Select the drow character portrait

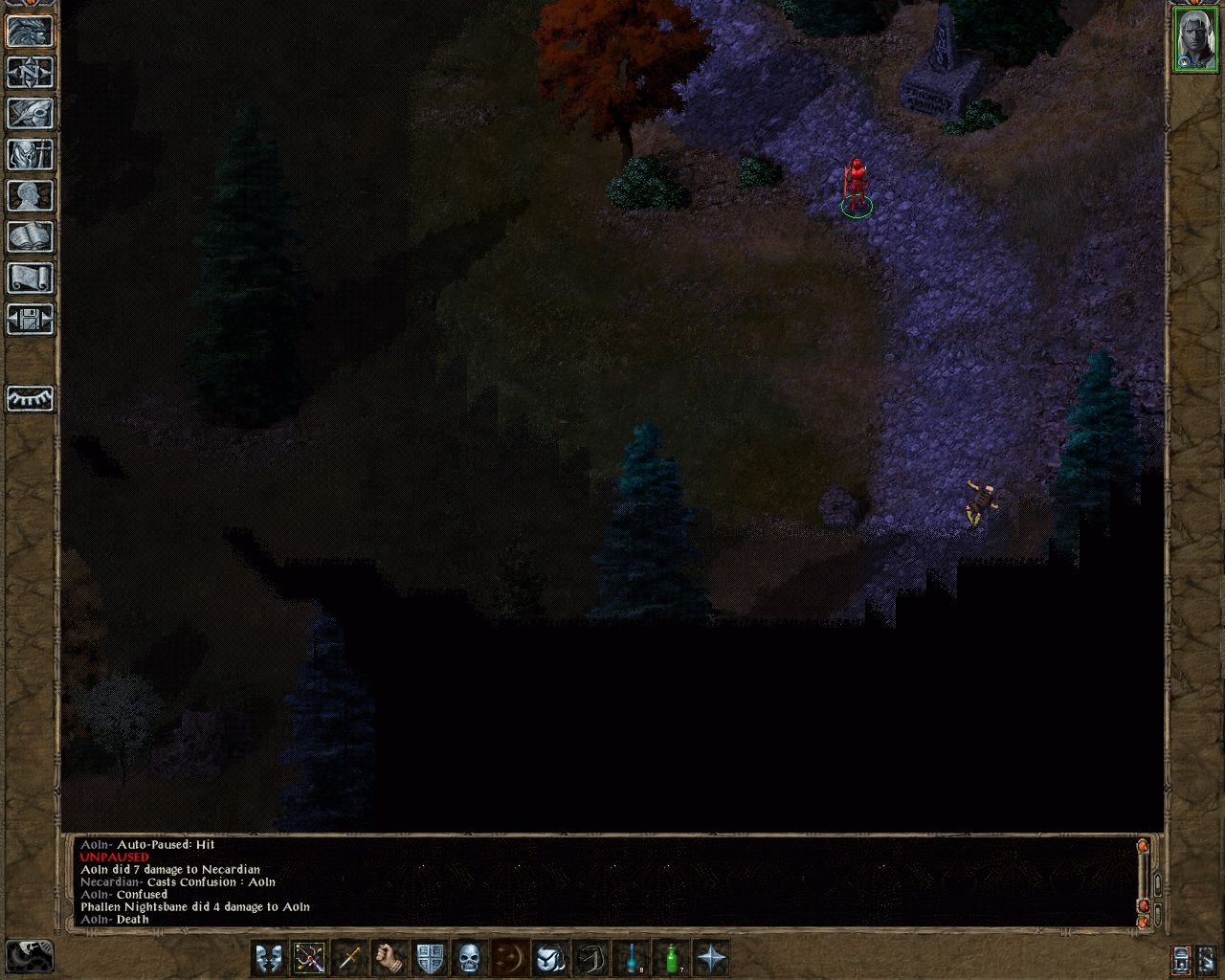coord(1193,39)
